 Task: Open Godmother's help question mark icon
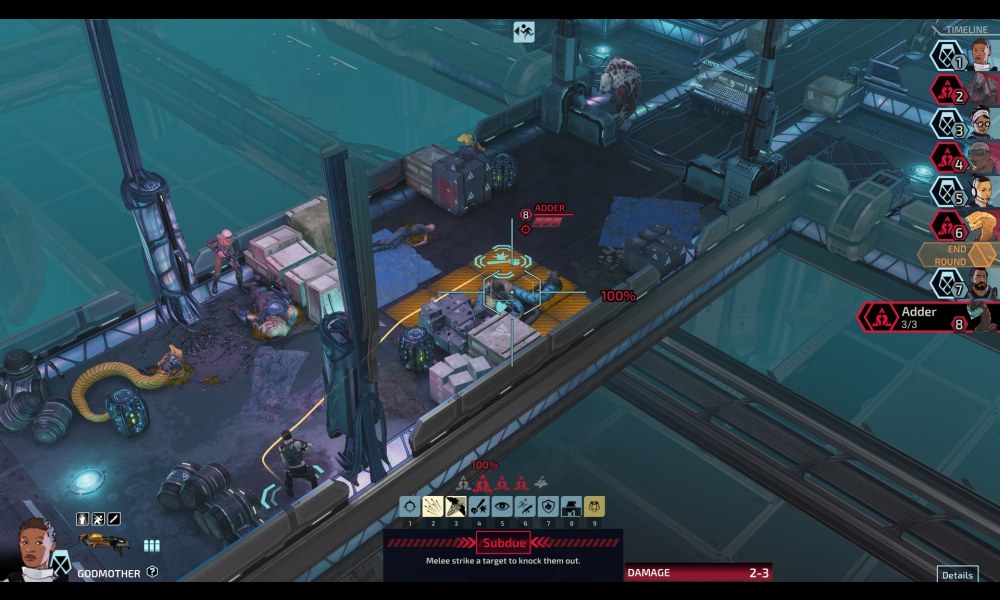(x=152, y=572)
